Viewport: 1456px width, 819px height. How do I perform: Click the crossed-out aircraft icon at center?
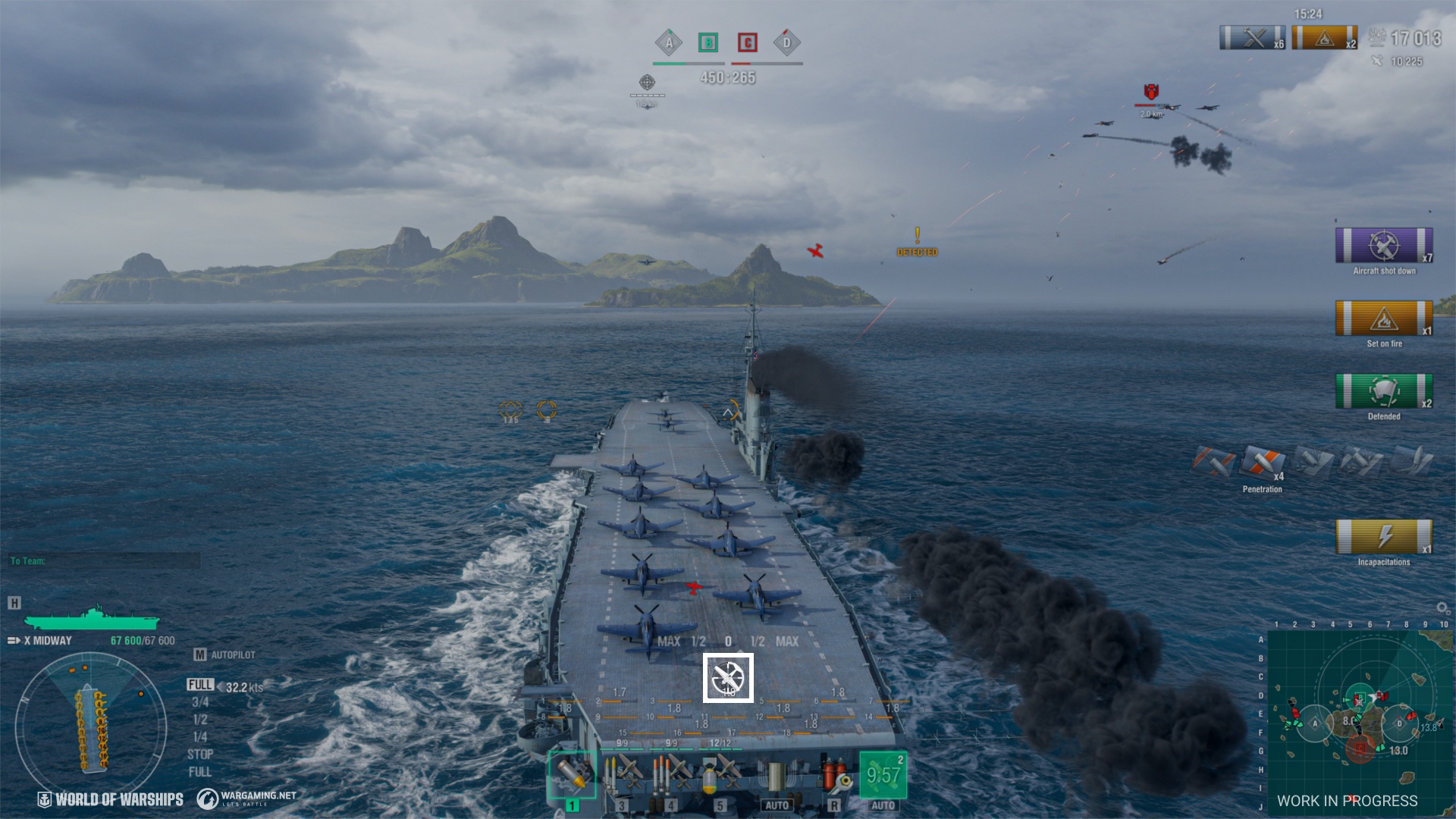[x=728, y=677]
